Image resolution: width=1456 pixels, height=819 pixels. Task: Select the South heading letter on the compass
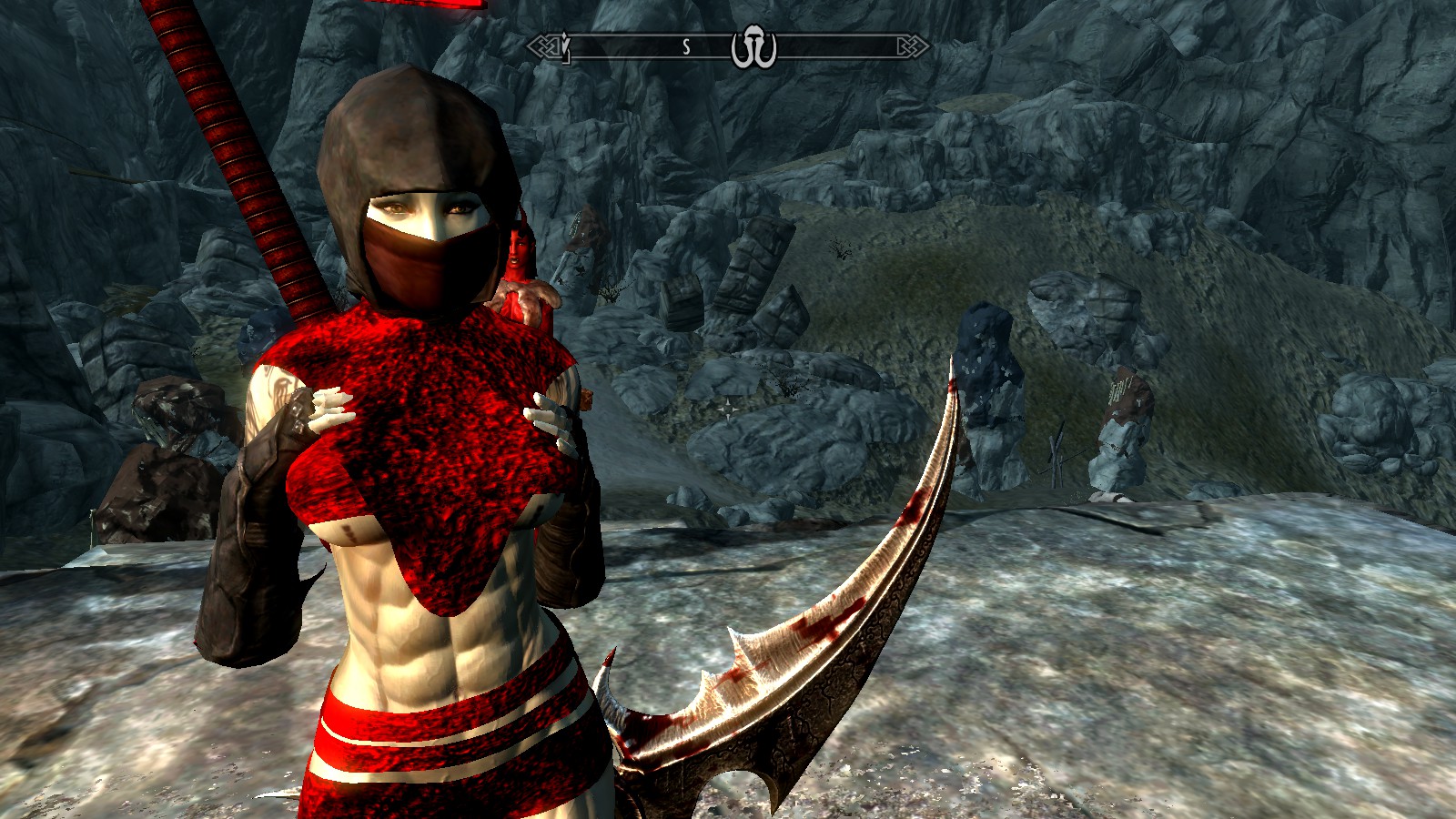(x=686, y=47)
